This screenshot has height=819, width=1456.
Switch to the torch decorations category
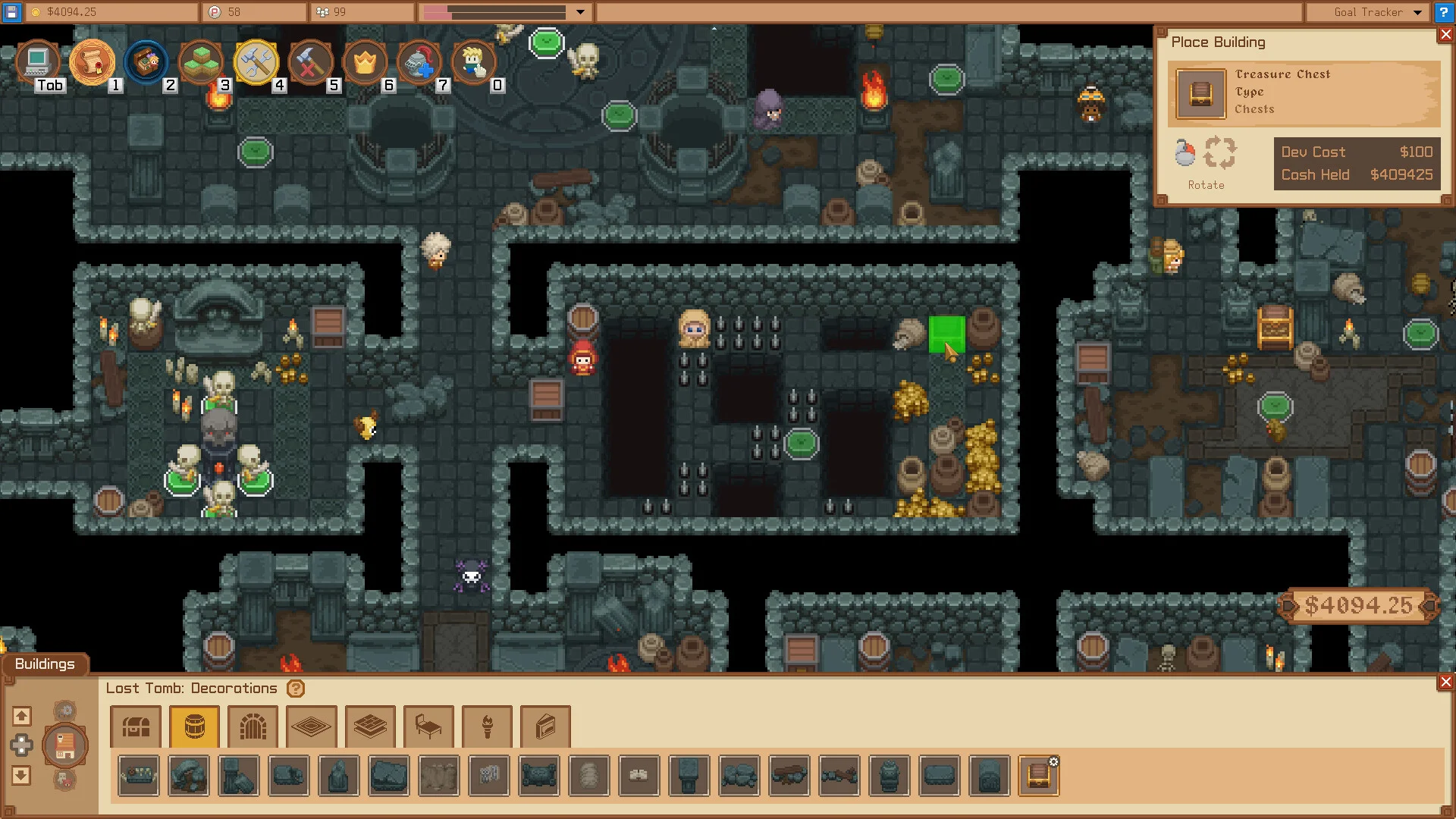(487, 726)
